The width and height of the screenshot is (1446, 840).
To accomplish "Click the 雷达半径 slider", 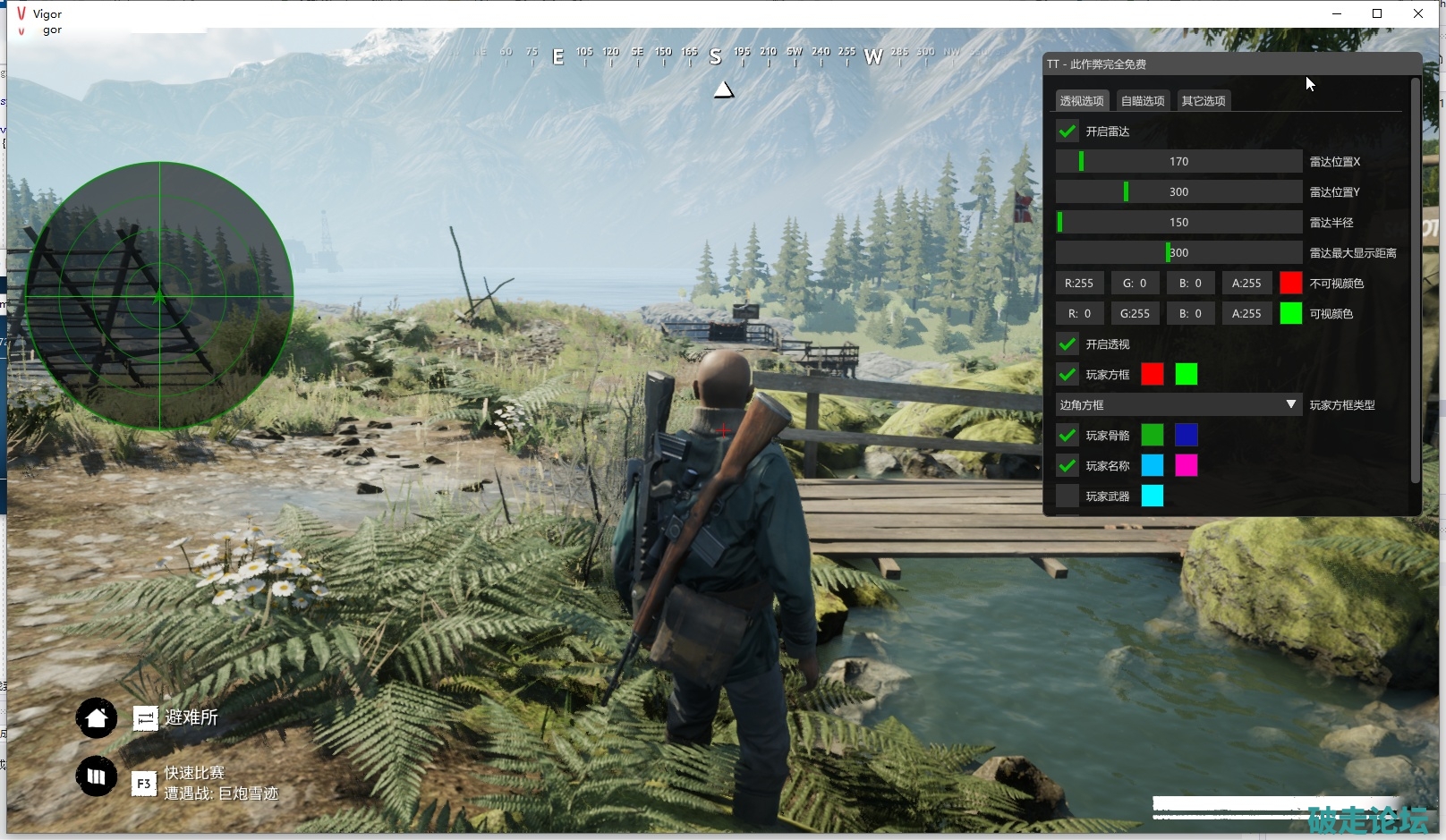I will [x=1178, y=223].
